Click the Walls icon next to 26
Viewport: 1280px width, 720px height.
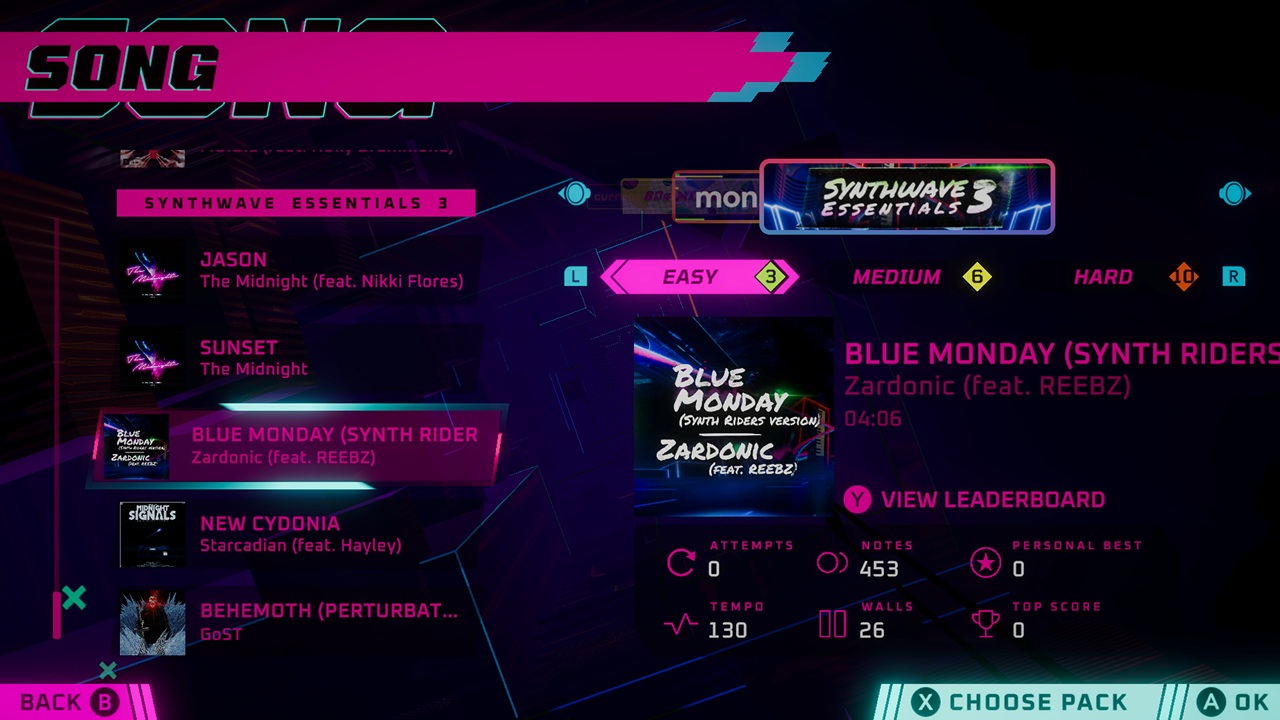[831, 624]
